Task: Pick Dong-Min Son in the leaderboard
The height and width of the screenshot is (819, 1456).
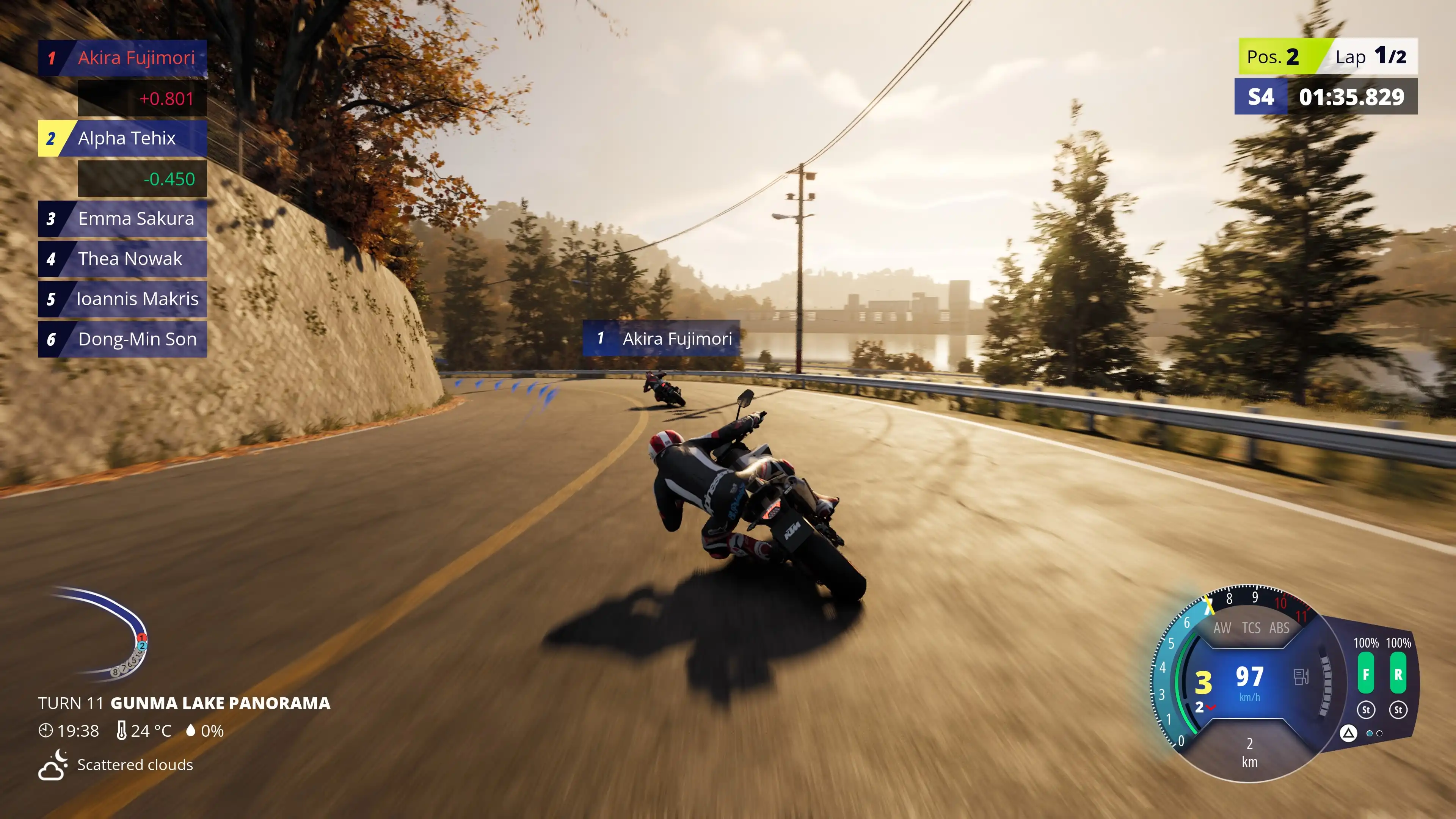Action: [122, 339]
